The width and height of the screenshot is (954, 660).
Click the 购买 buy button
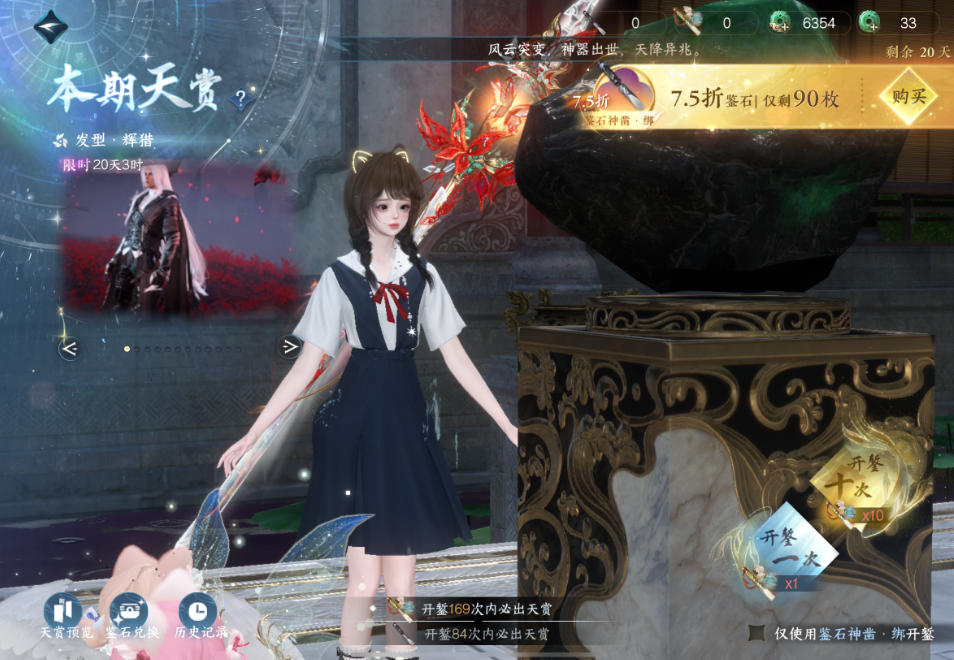click(x=907, y=97)
